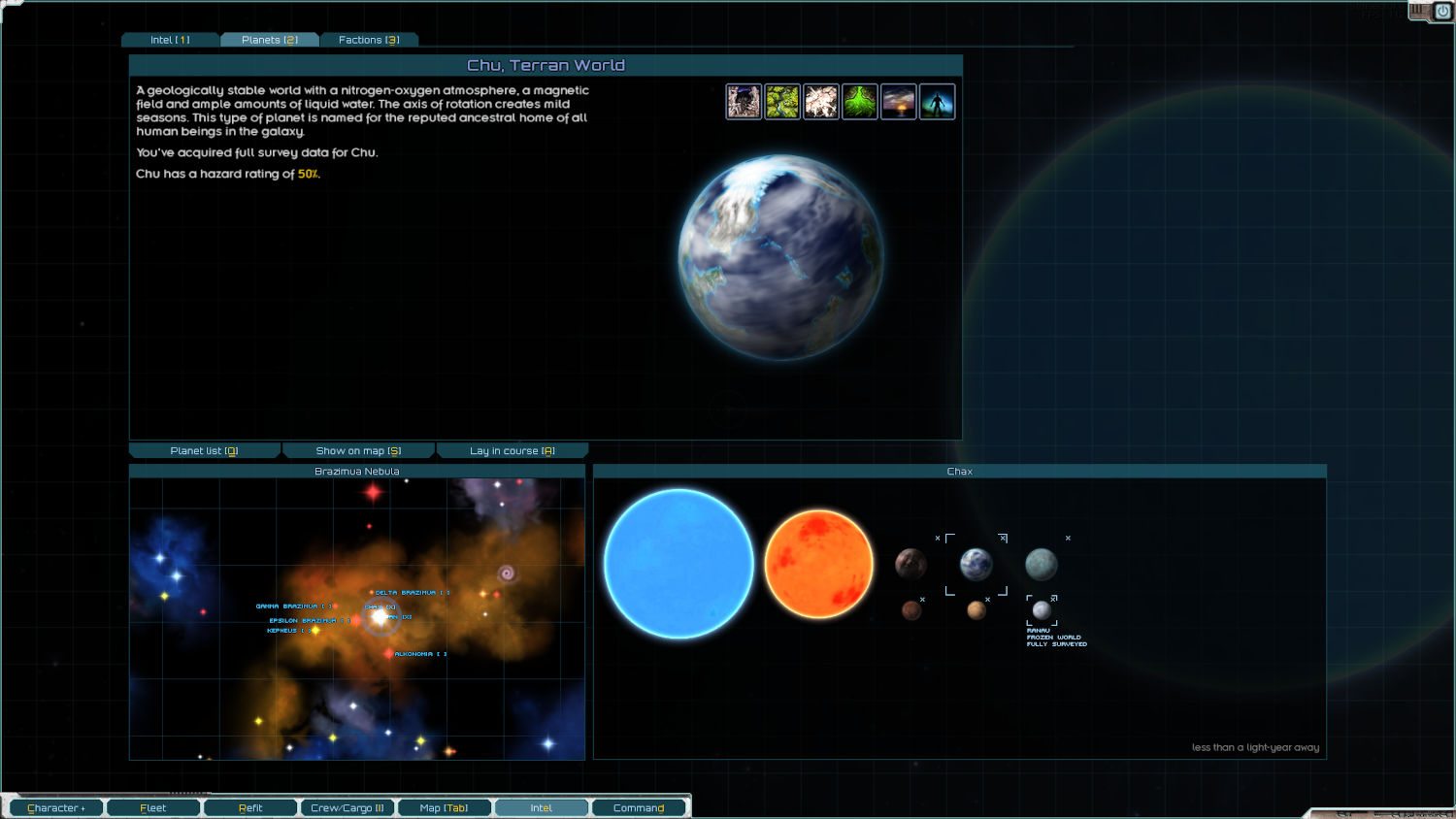1456x819 pixels.
Task: Open the Map screen
Action: tap(445, 807)
